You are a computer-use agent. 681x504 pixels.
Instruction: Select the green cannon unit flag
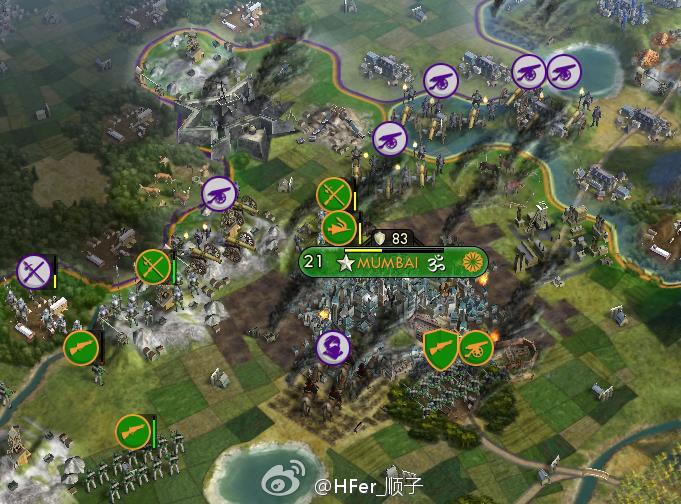(475, 348)
